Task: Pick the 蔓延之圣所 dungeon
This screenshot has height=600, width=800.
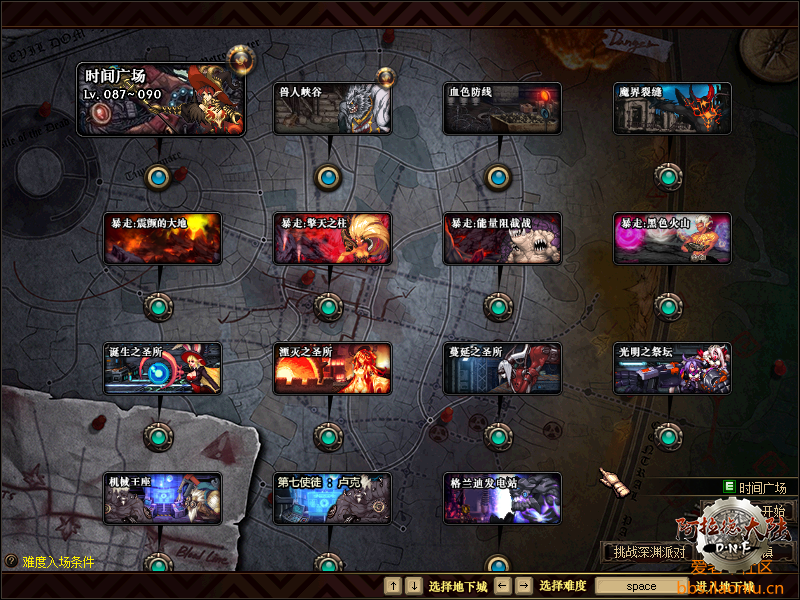Action: (x=503, y=368)
